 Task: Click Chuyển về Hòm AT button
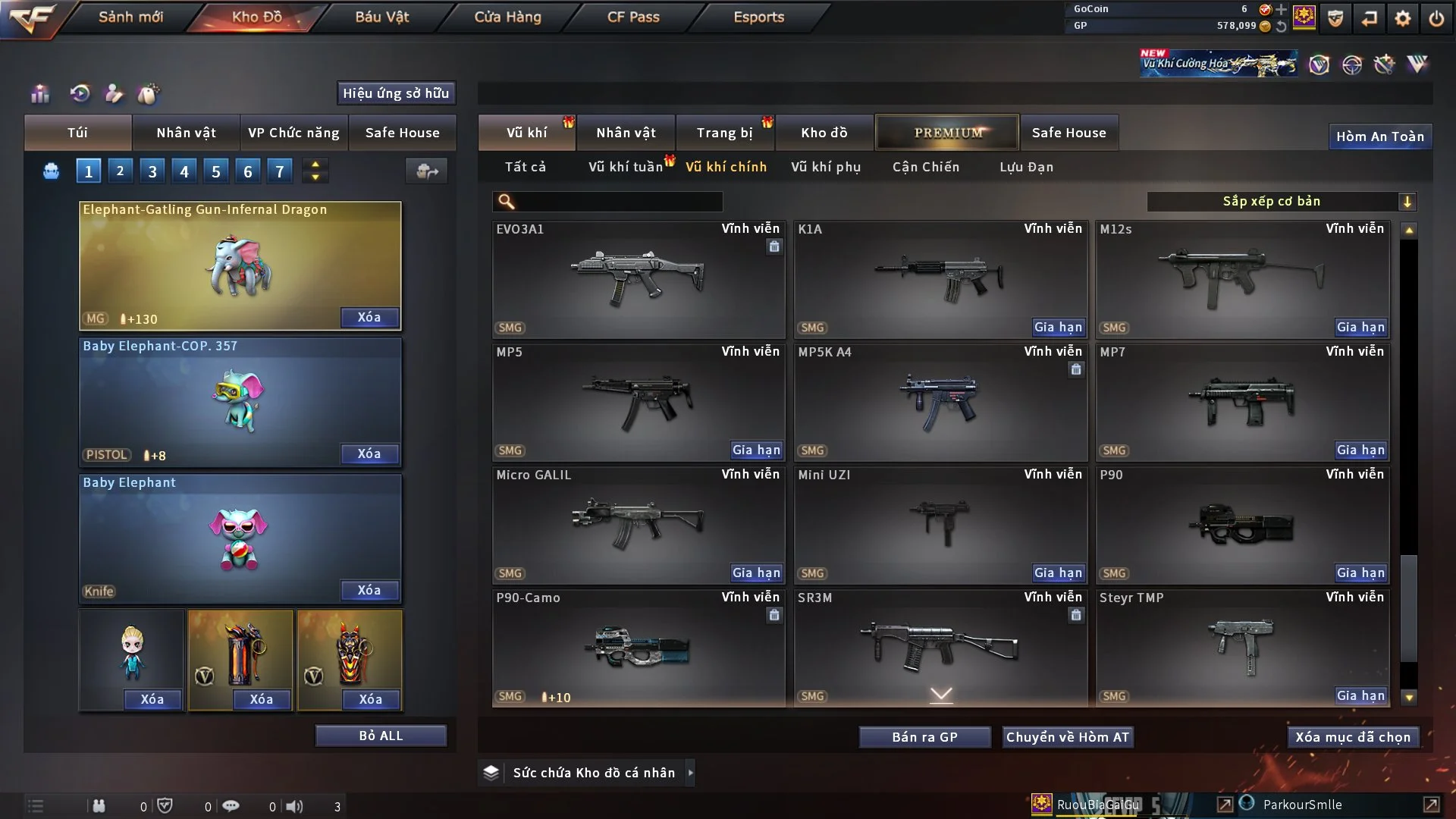click(1068, 737)
